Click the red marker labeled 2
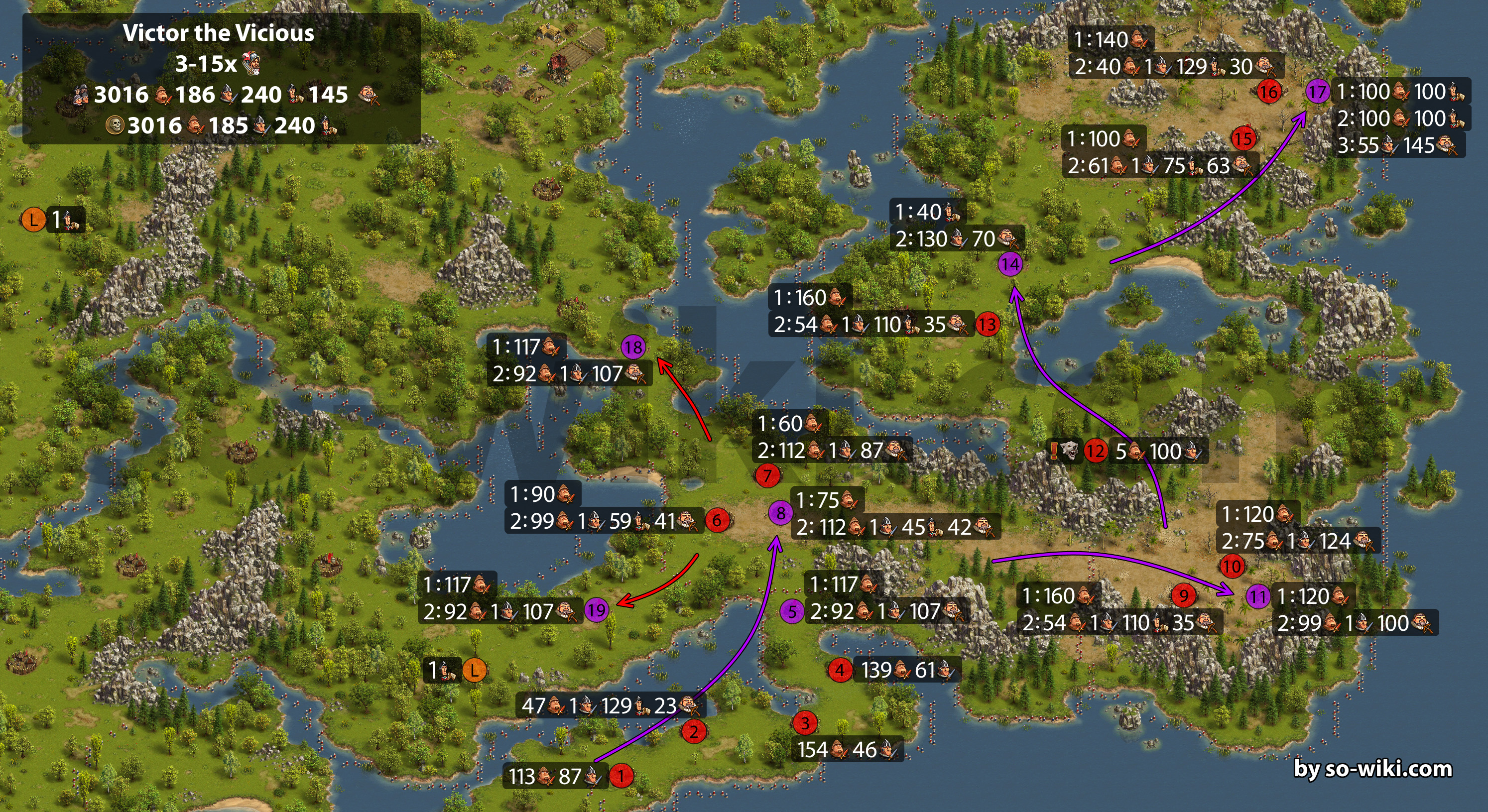This screenshot has width=1488, height=812. coord(693,732)
